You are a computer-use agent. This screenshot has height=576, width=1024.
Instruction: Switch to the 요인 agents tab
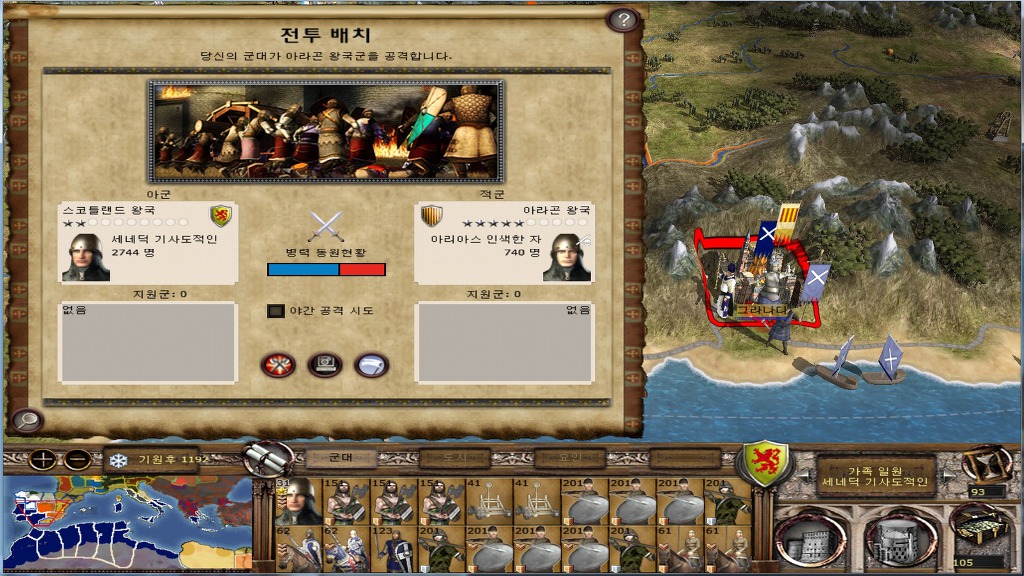[571, 458]
